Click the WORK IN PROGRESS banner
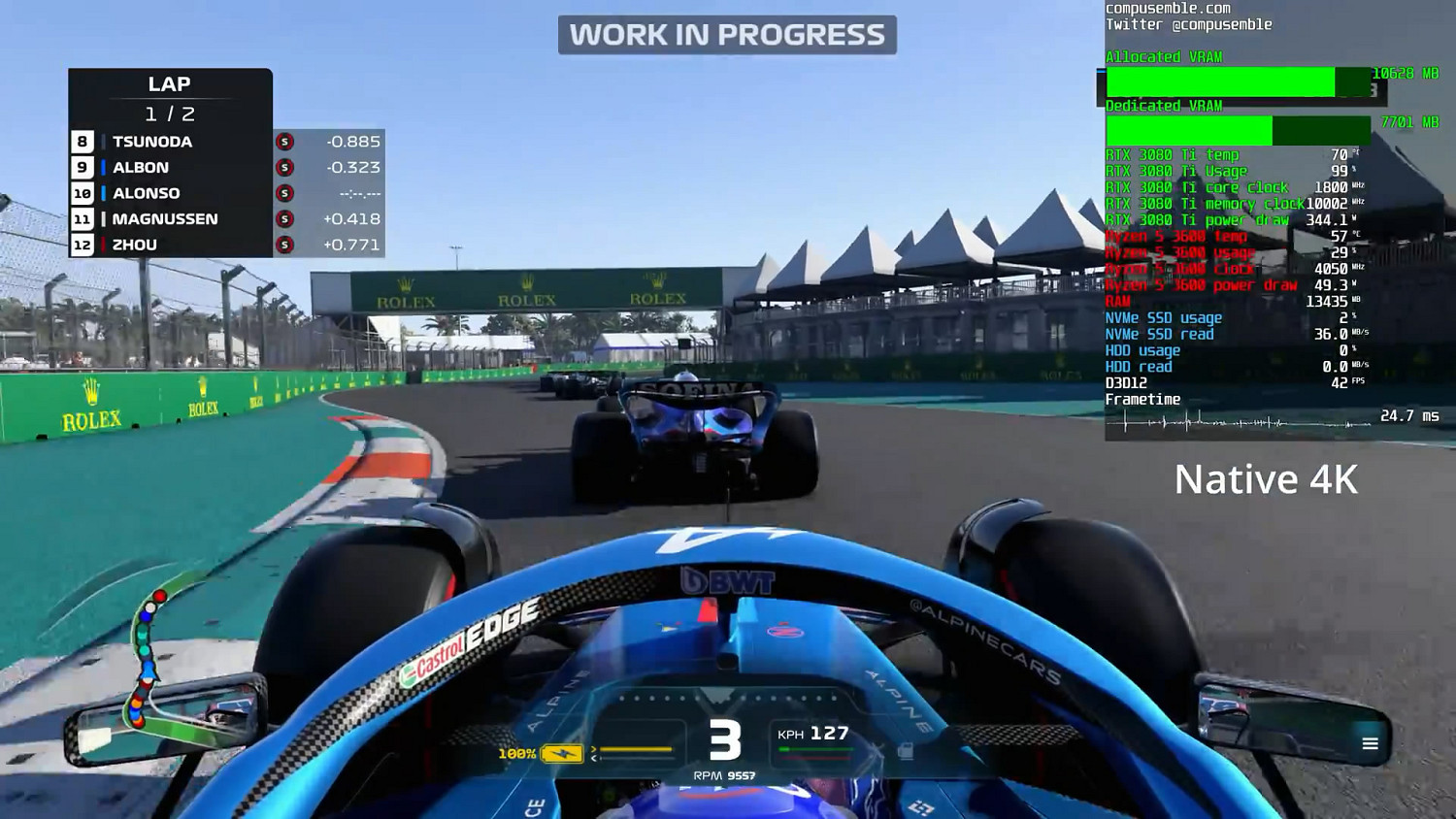The height and width of the screenshot is (819, 1456). point(728,35)
